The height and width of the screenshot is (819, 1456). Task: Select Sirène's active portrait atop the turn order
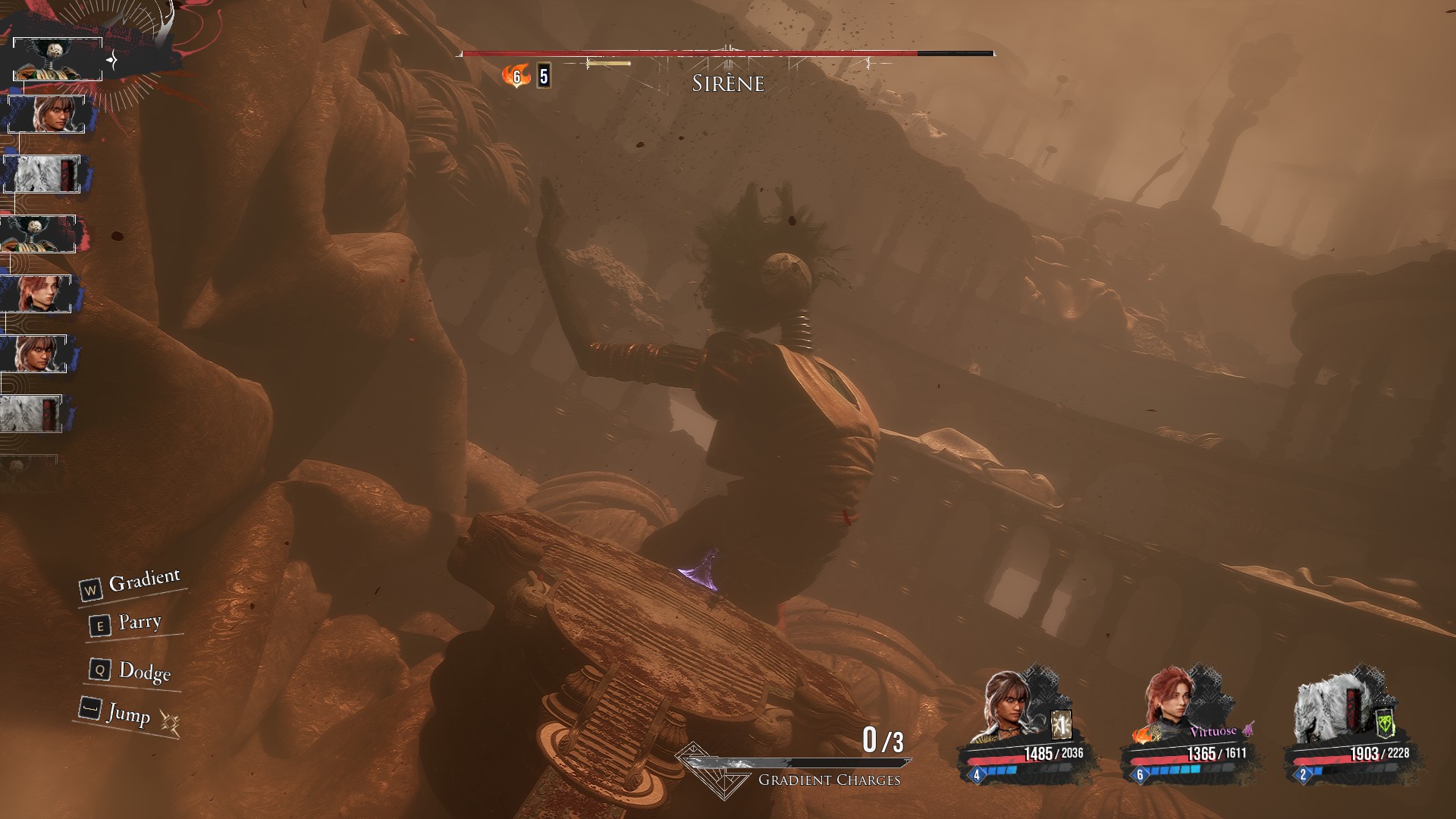coord(58,58)
